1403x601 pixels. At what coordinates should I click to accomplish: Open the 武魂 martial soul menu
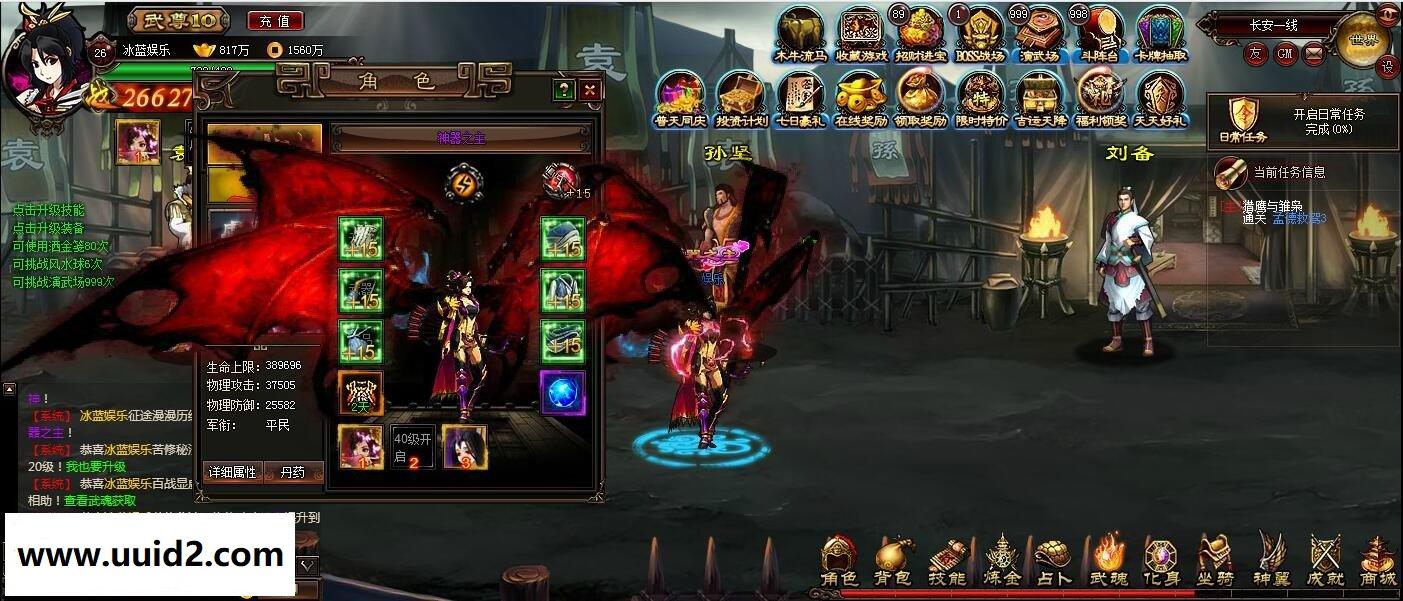(x=1108, y=561)
